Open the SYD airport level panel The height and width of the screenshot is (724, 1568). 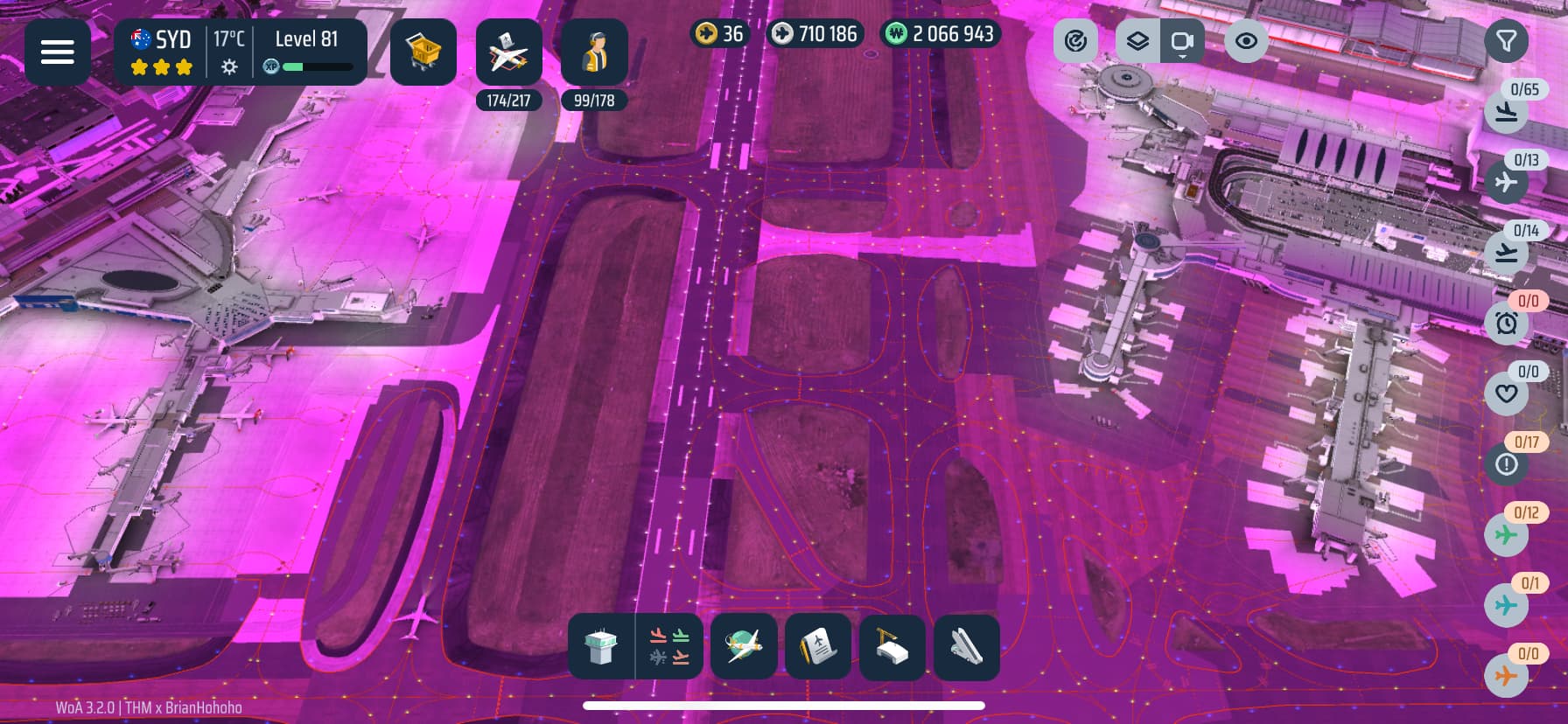pyautogui.click(x=240, y=52)
